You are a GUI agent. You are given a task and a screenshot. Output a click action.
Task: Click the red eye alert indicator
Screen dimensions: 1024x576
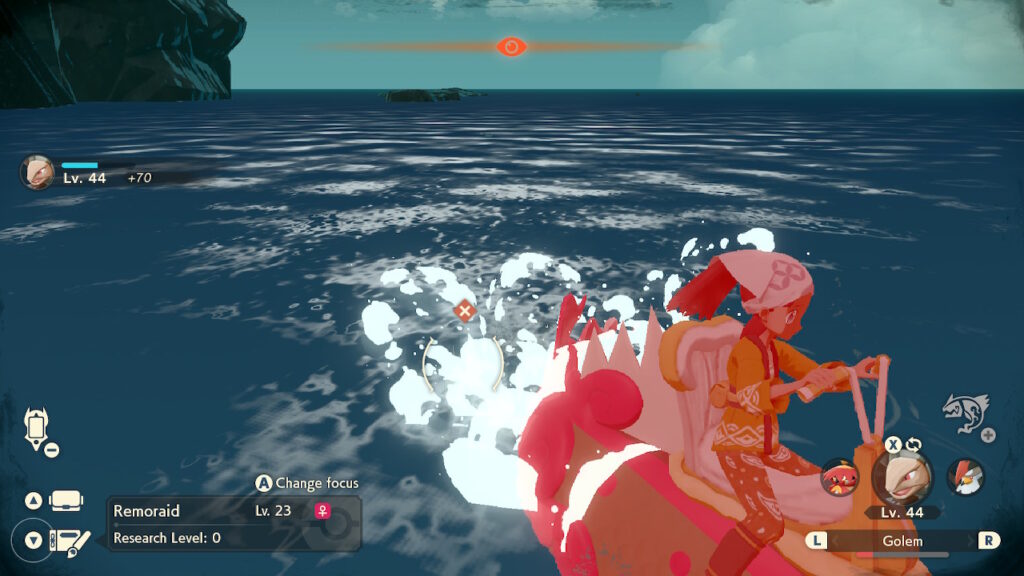(x=511, y=46)
